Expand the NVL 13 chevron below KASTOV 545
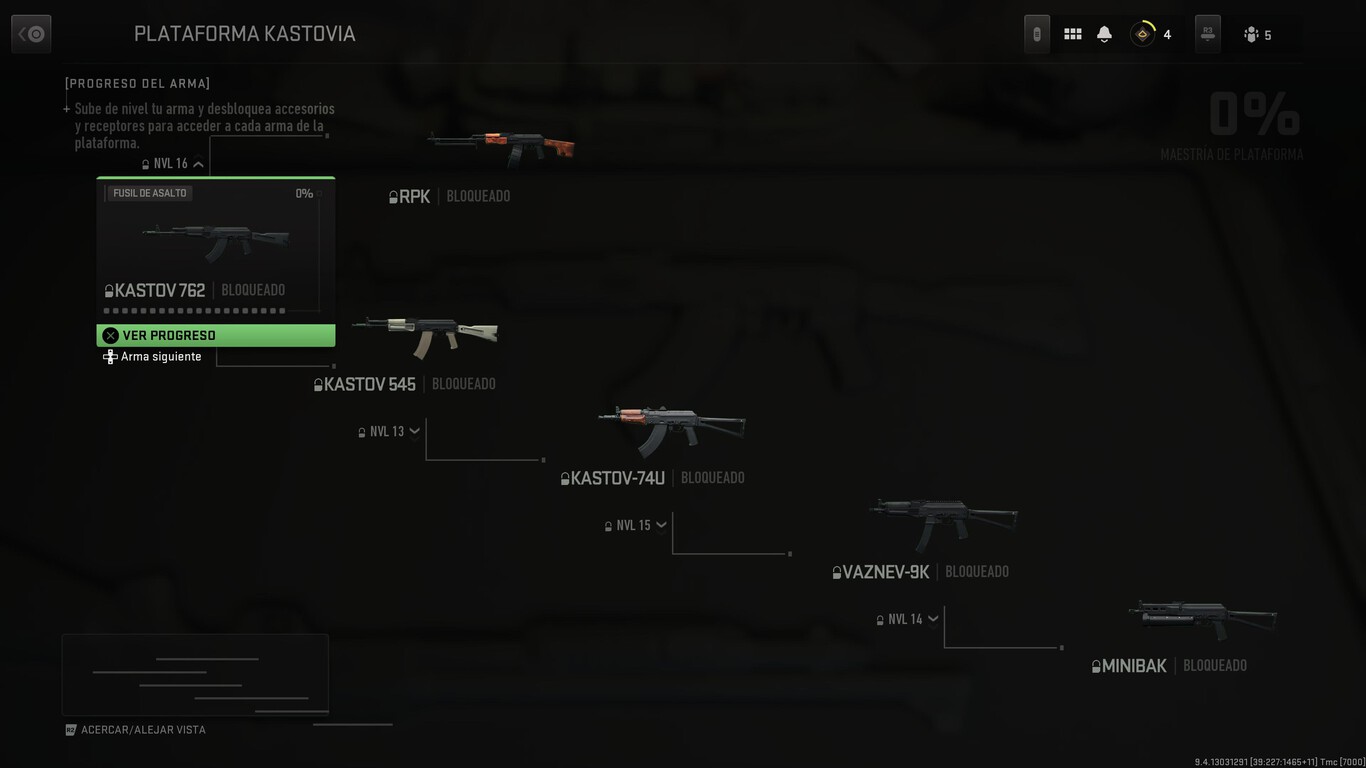This screenshot has height=768, width=1366. [x=414, y=431]
